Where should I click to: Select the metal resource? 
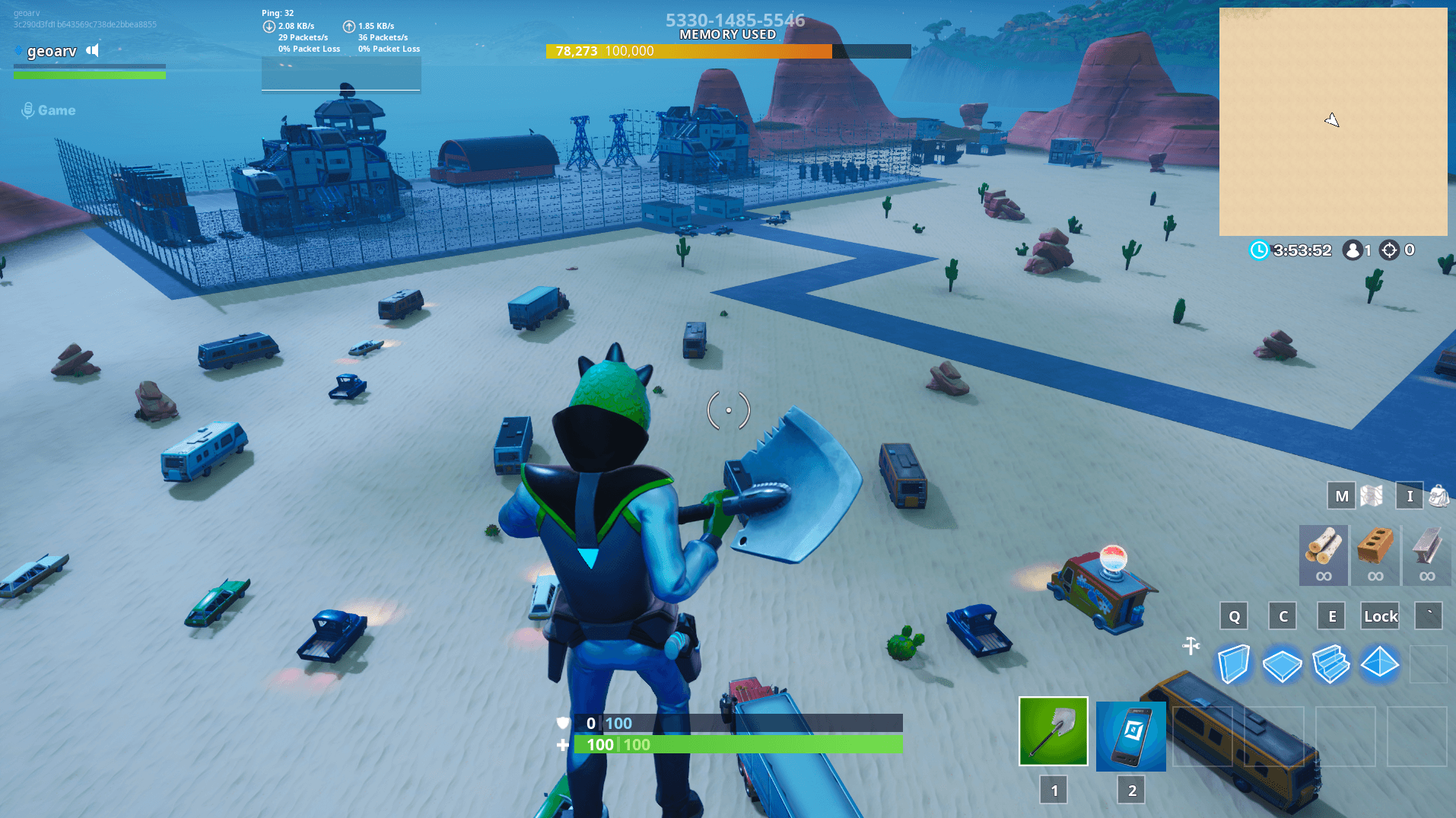(x=1427, y=555)
